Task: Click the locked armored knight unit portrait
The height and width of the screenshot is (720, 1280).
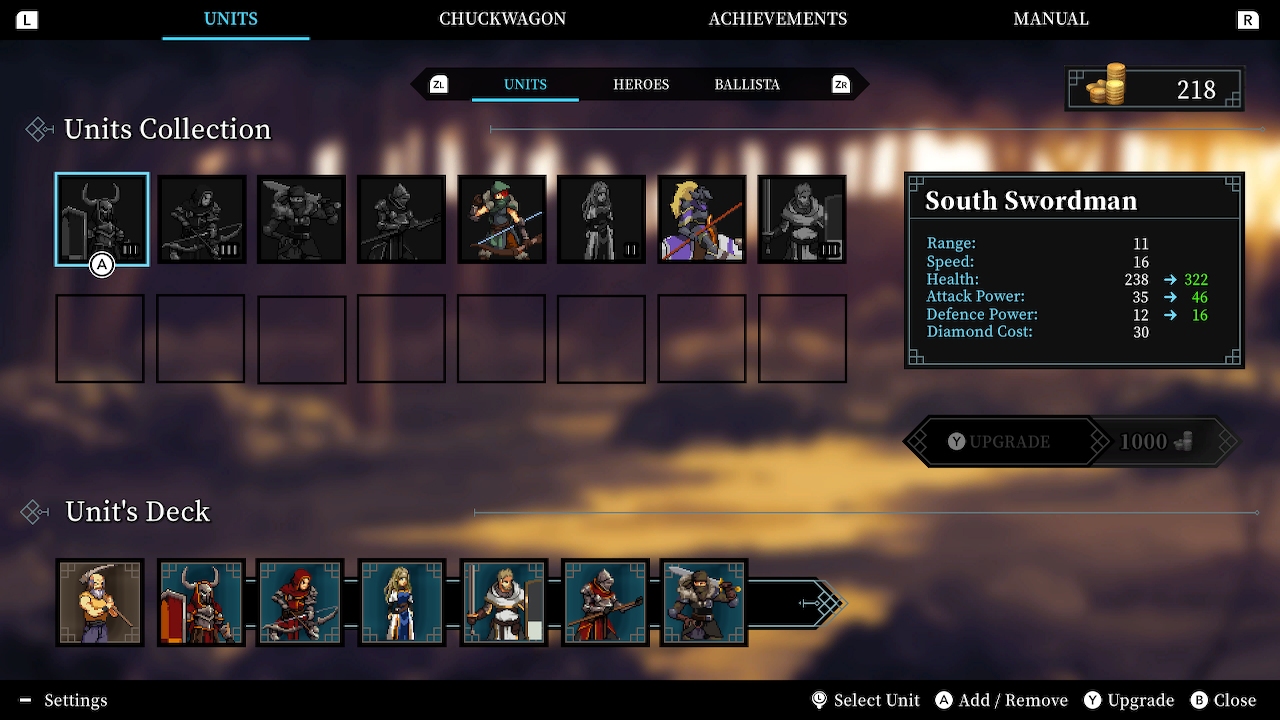Action: pos(401,218)
